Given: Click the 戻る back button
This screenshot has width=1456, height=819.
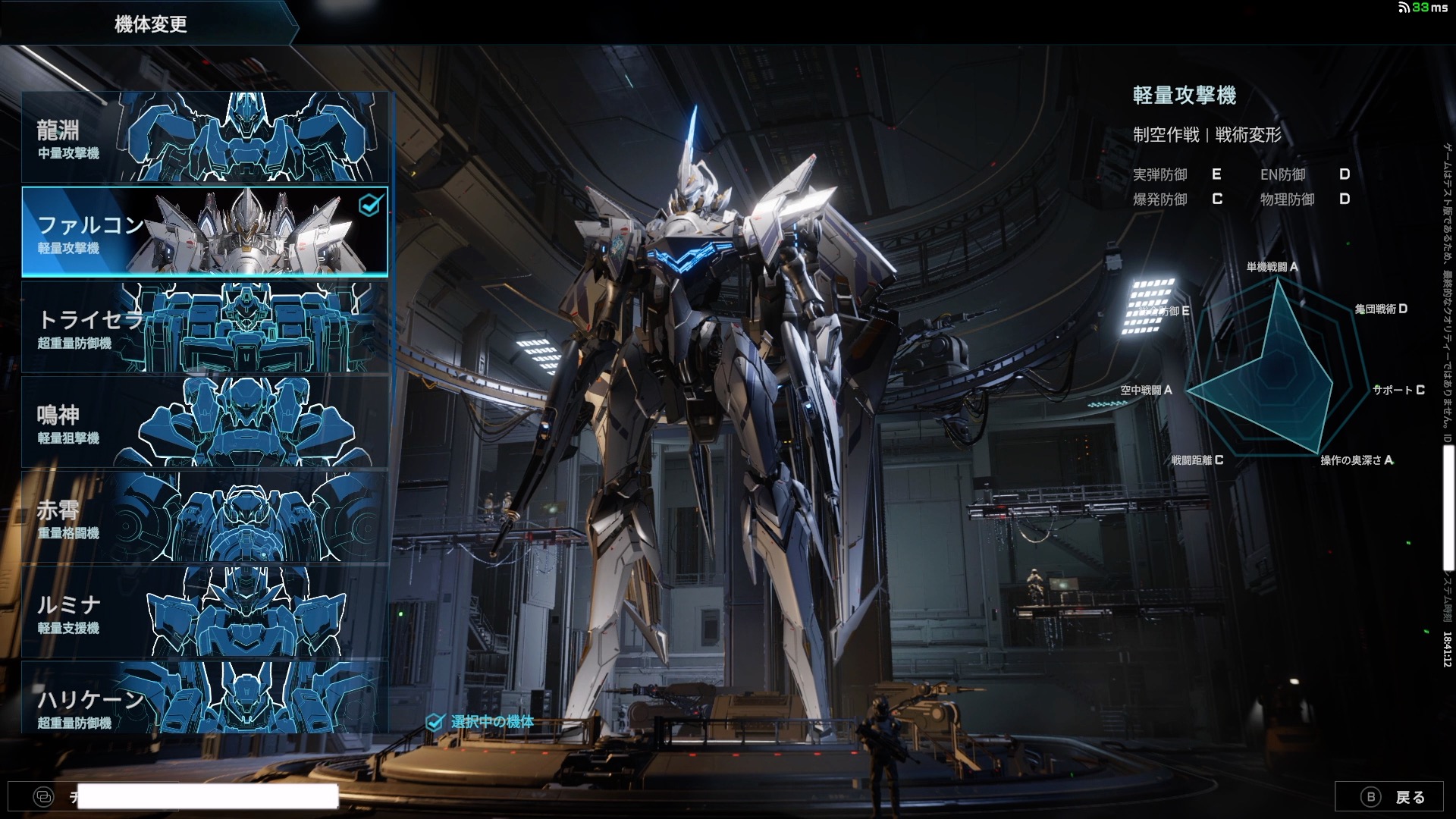Looking at the screenshot, I should [1393, 796].
